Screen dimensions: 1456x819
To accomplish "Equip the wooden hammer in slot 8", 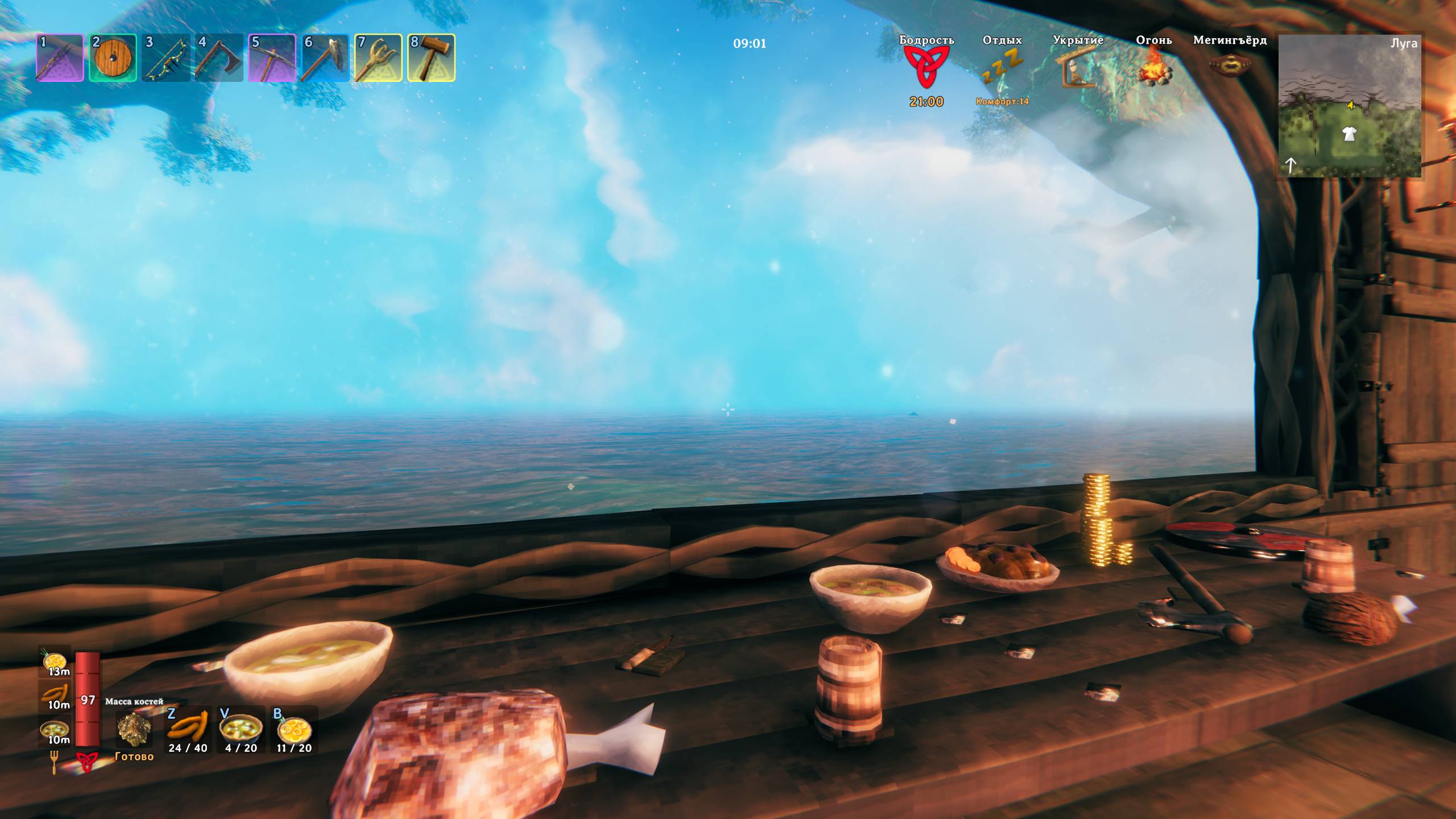I will [431, 58].
